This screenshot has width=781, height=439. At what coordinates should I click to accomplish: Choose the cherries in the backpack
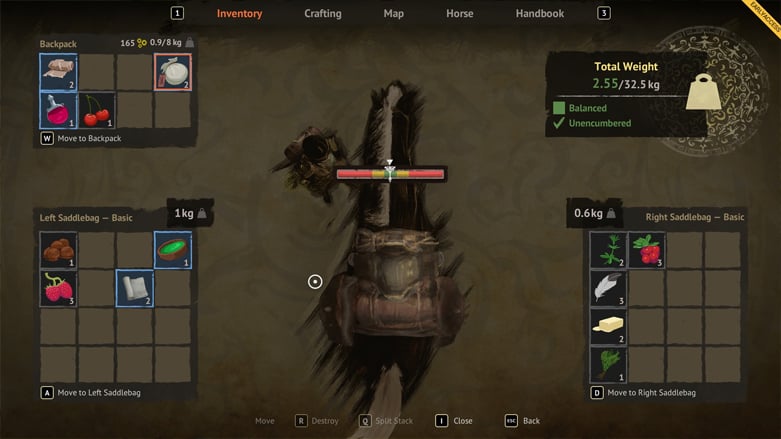(96, 110)
